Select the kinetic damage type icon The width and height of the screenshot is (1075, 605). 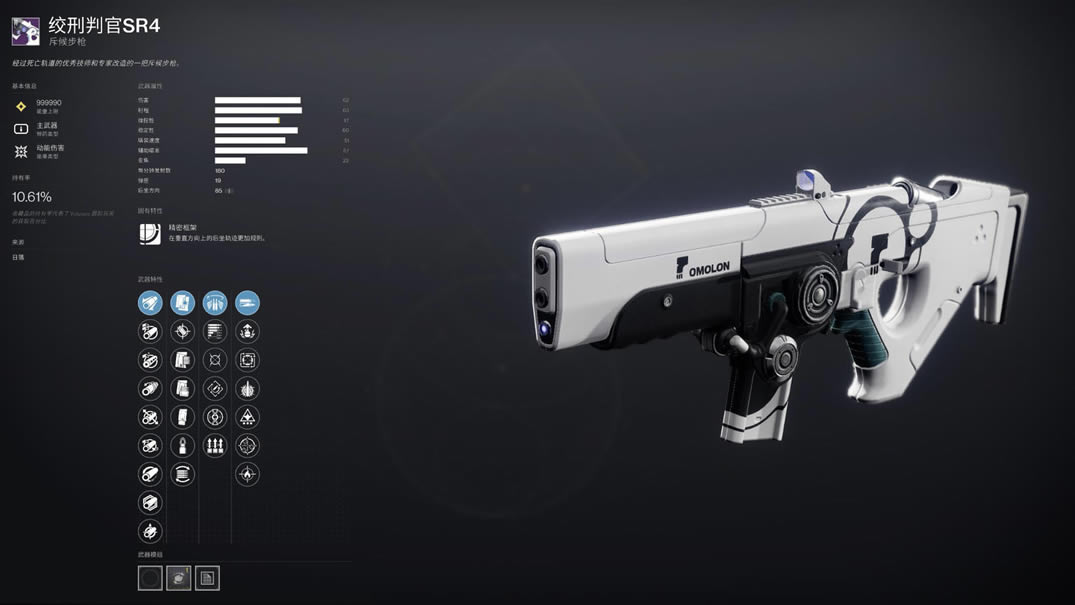pos(21,152)
